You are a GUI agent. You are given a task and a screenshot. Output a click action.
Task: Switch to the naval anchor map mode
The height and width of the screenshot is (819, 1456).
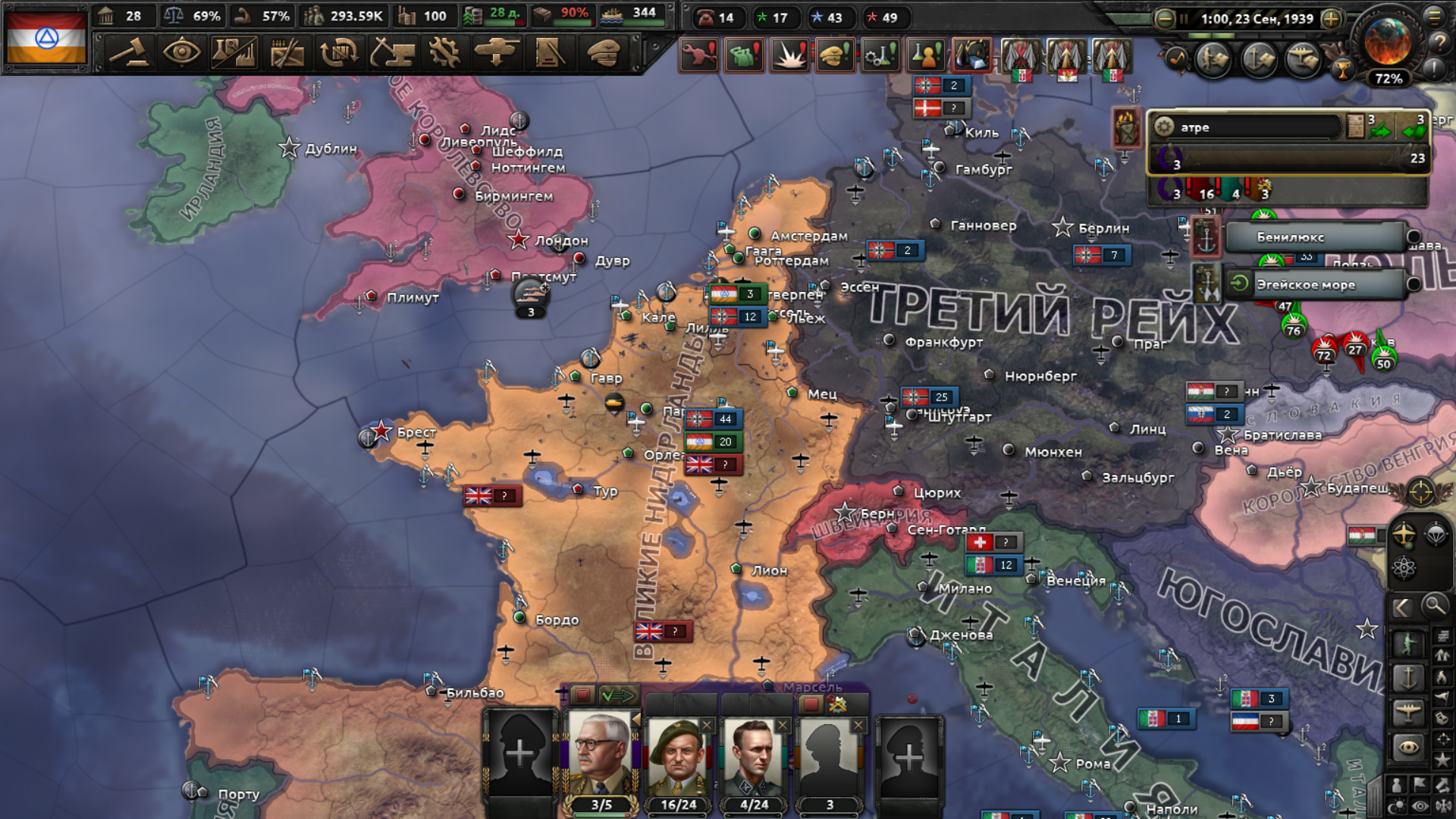click(1408, 677)
